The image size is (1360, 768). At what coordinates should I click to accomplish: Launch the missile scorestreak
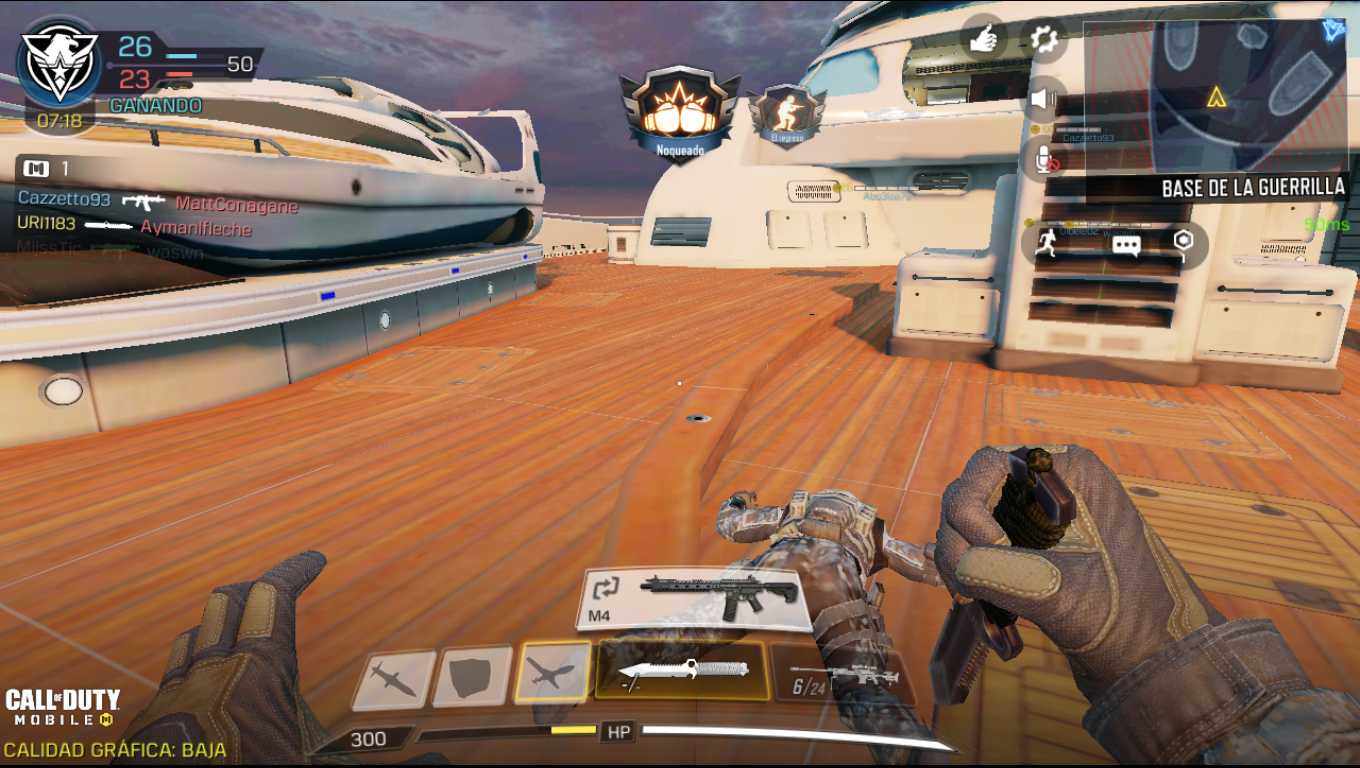[x=393, y=680]
